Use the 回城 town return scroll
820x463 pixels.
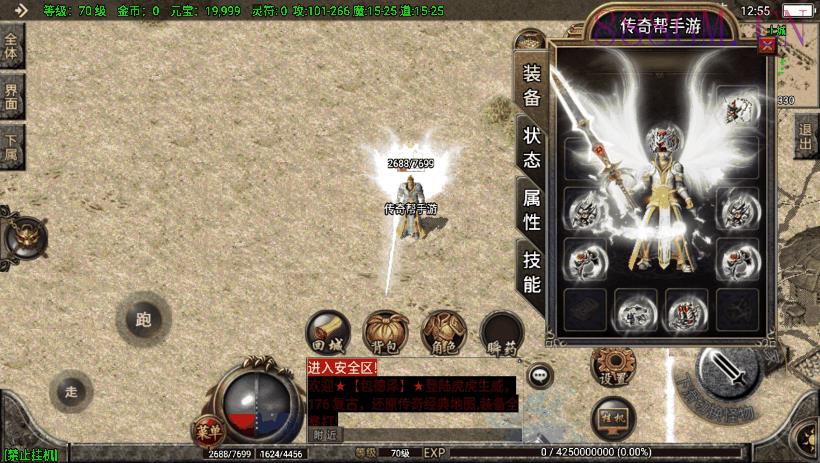(328, 331)
